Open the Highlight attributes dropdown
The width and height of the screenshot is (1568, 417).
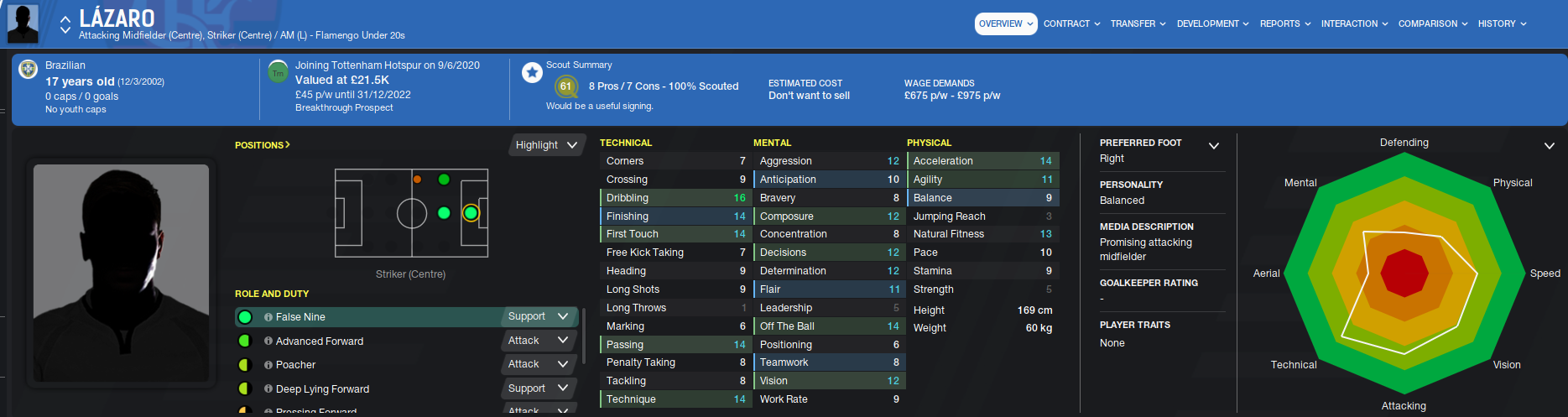click(x=546, y=145)
